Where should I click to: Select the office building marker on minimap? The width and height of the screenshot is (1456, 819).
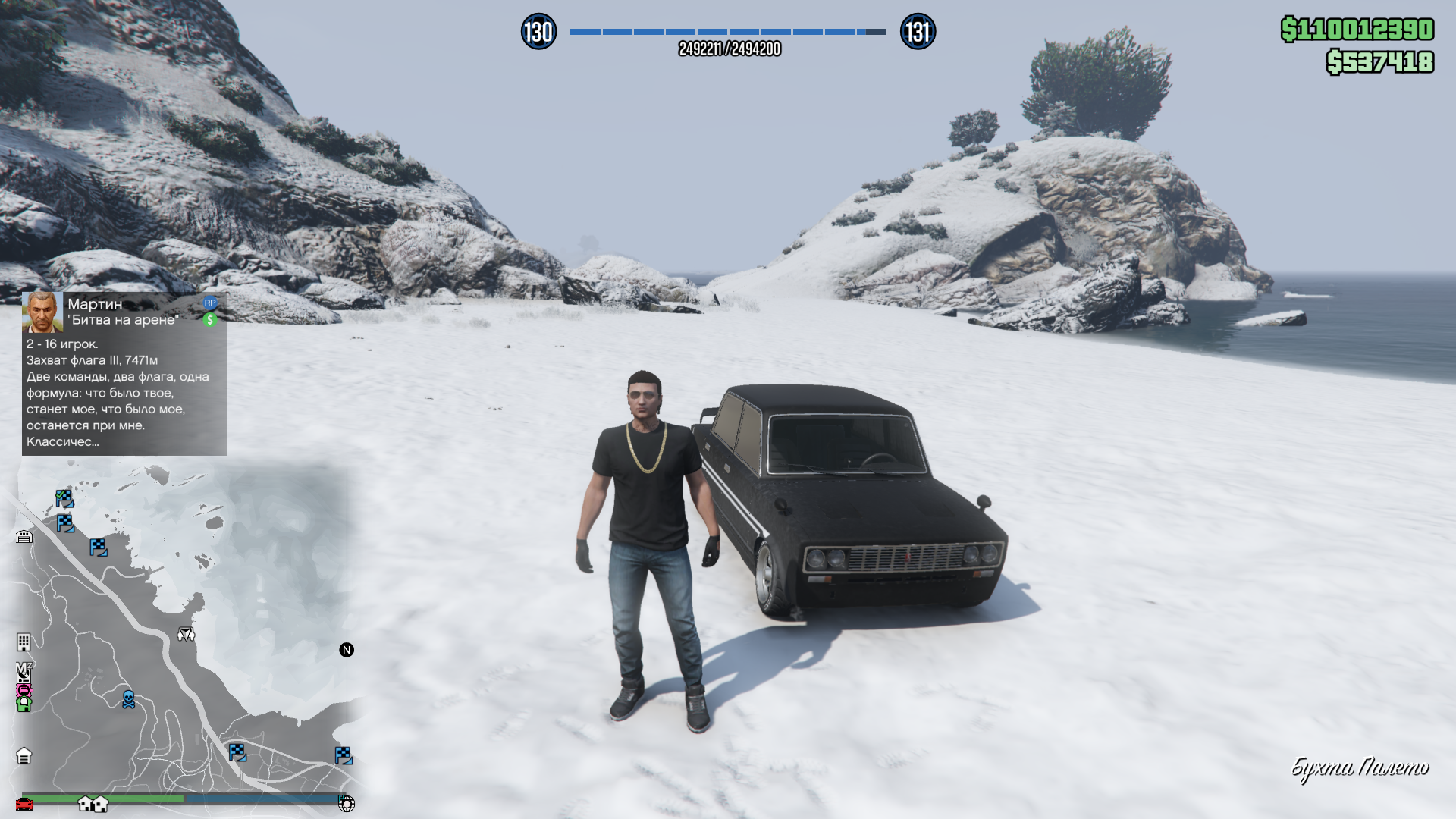[24, 642]
